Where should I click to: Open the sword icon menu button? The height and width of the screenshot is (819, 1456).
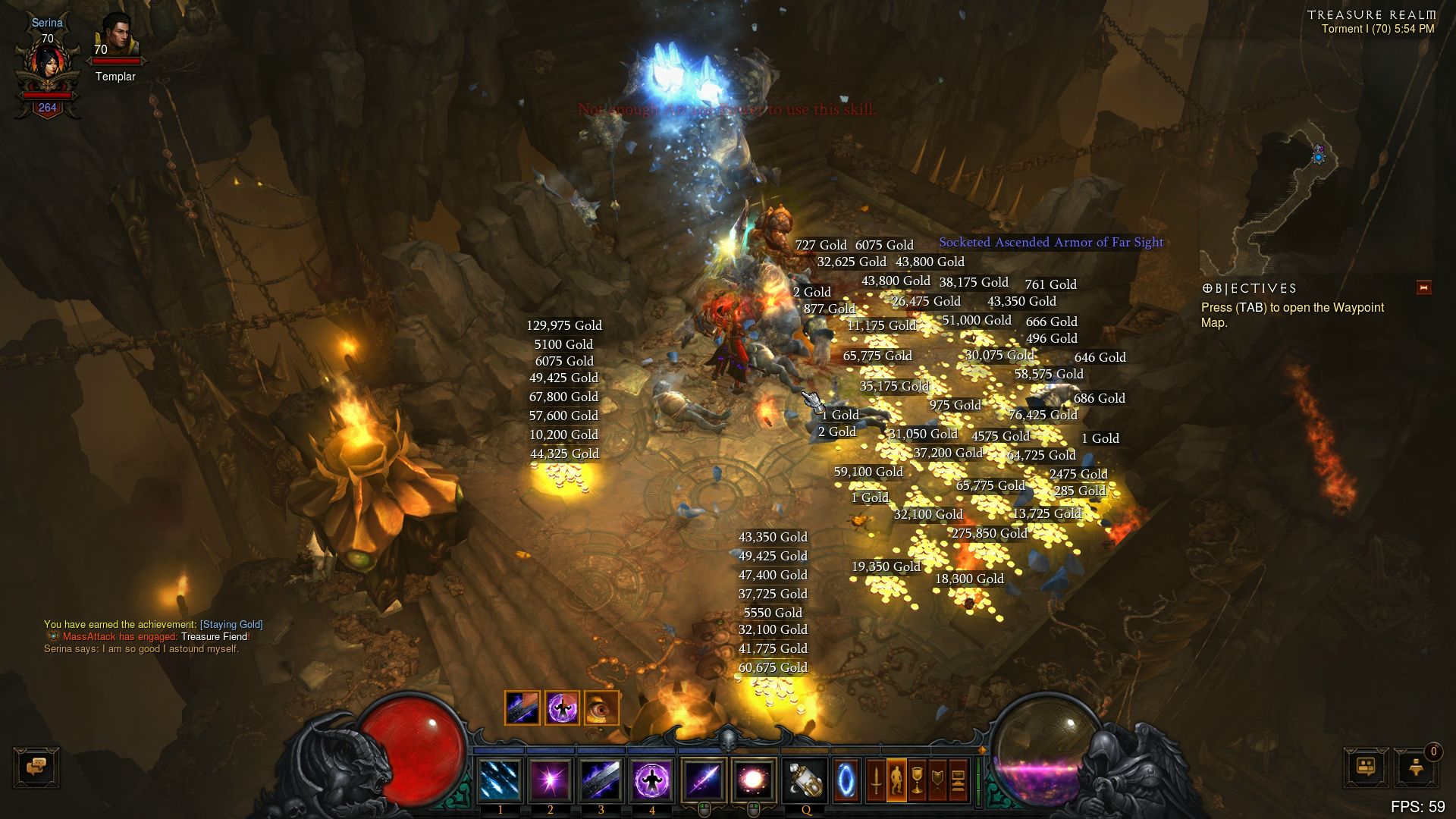point(876,780)
